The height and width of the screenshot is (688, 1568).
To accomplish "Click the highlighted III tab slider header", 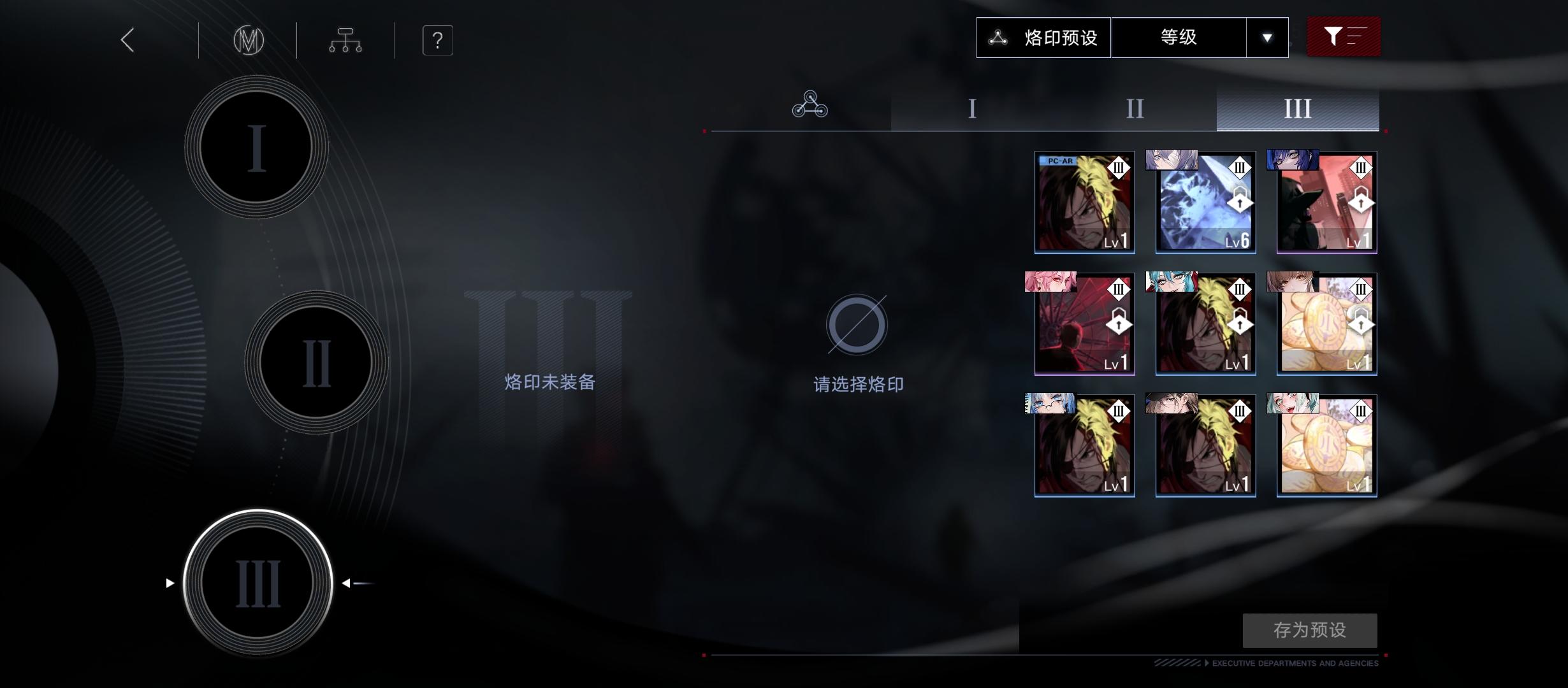I will 1297,108.
